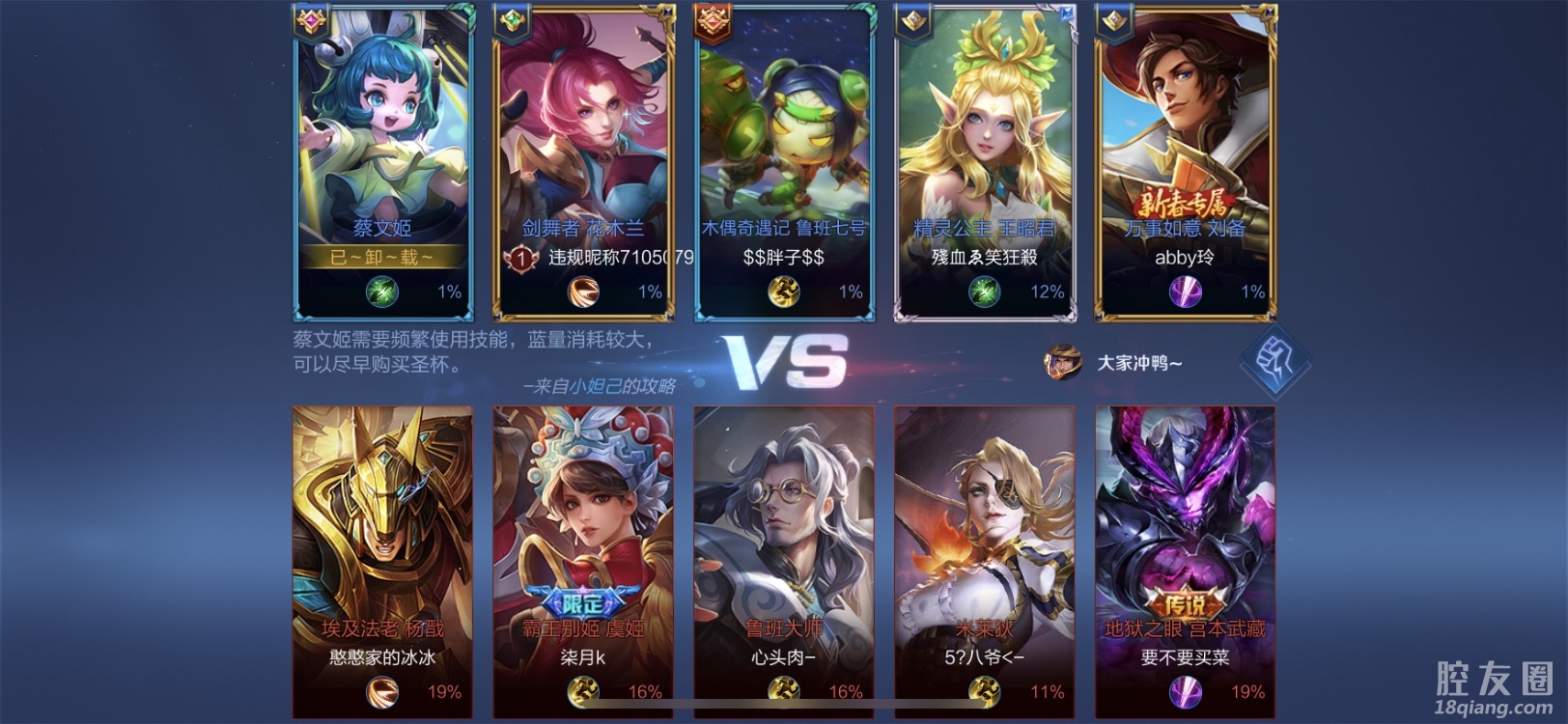Choose the 鲁班大师 enemy card
This screenshot has width=1568, height=724.
coord(784,541)
